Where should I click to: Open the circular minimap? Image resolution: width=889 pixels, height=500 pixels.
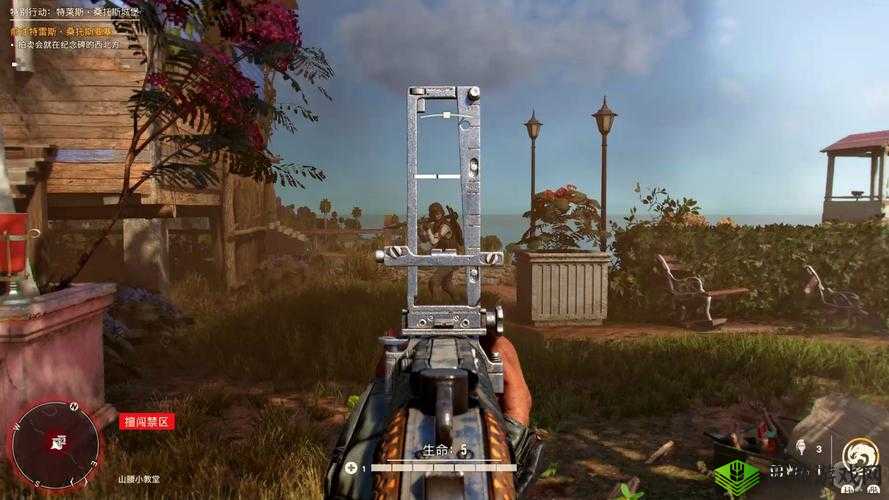click(x=53, y=444)
